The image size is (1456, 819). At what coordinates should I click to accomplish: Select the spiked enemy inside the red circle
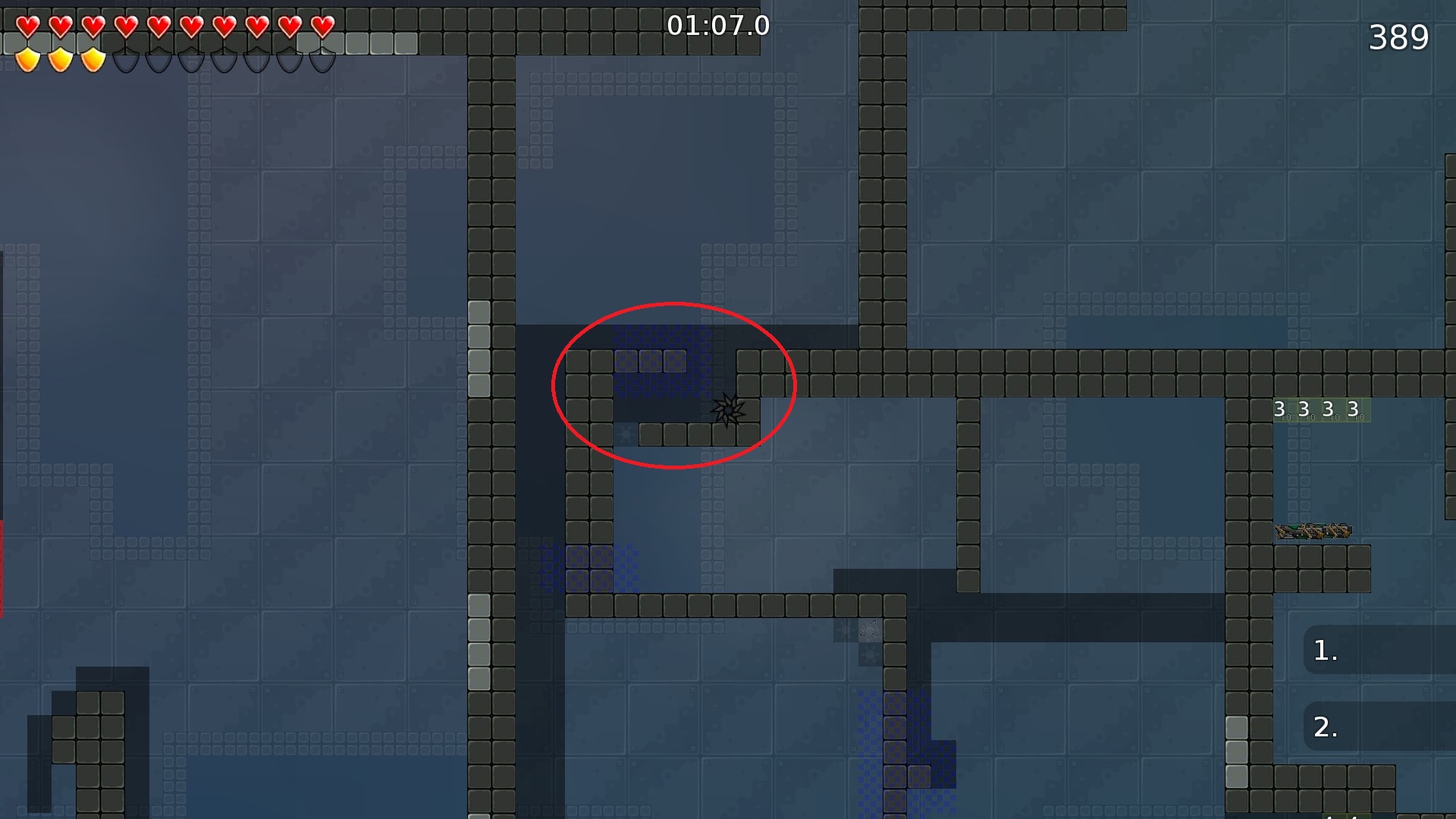728,412
